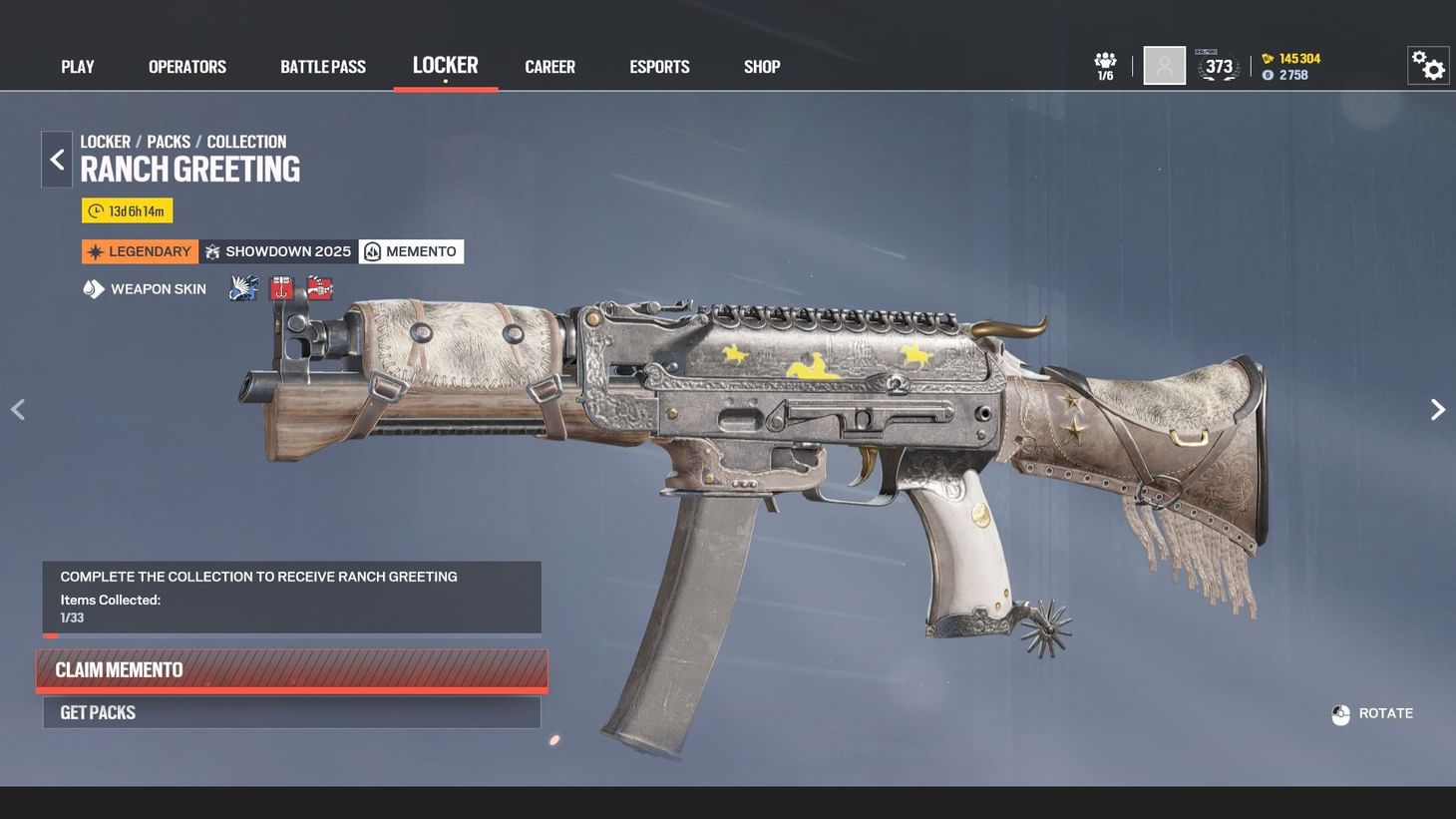The height and width of the screenshot is (819, 1456).
Task: Click the Showdown 2025 event tag
Action: pos(277,250)
